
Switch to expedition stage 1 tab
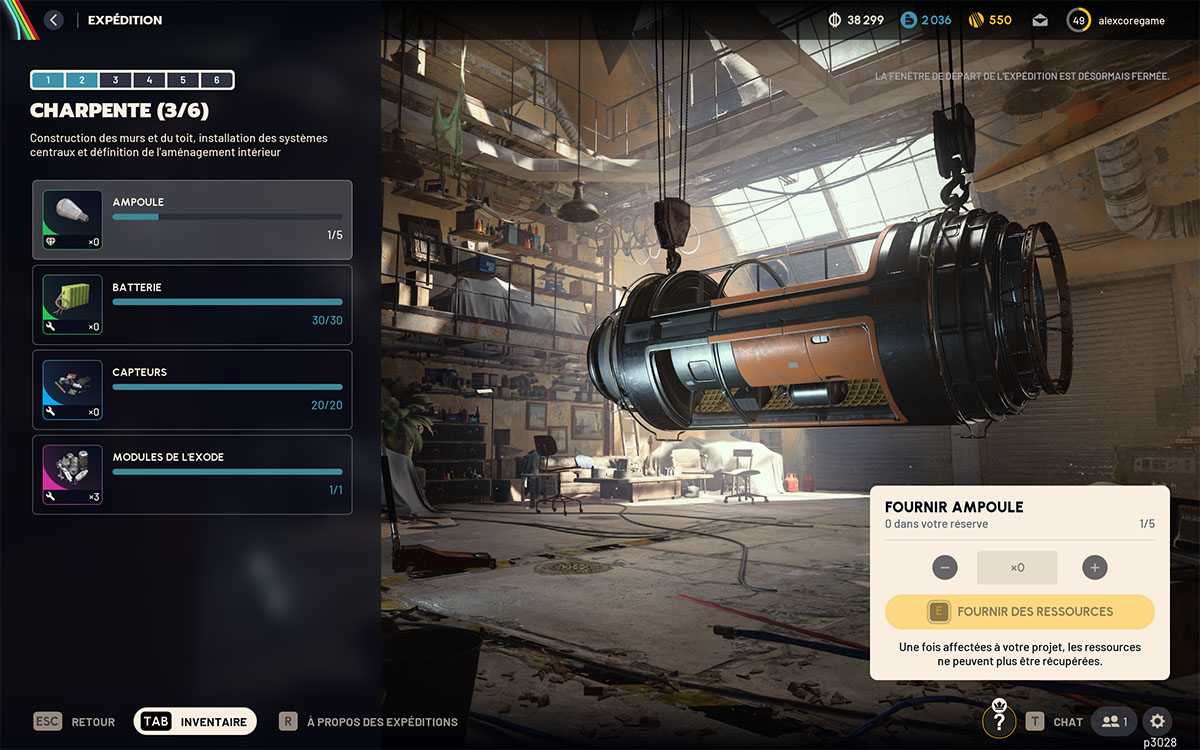click(48, 80)
